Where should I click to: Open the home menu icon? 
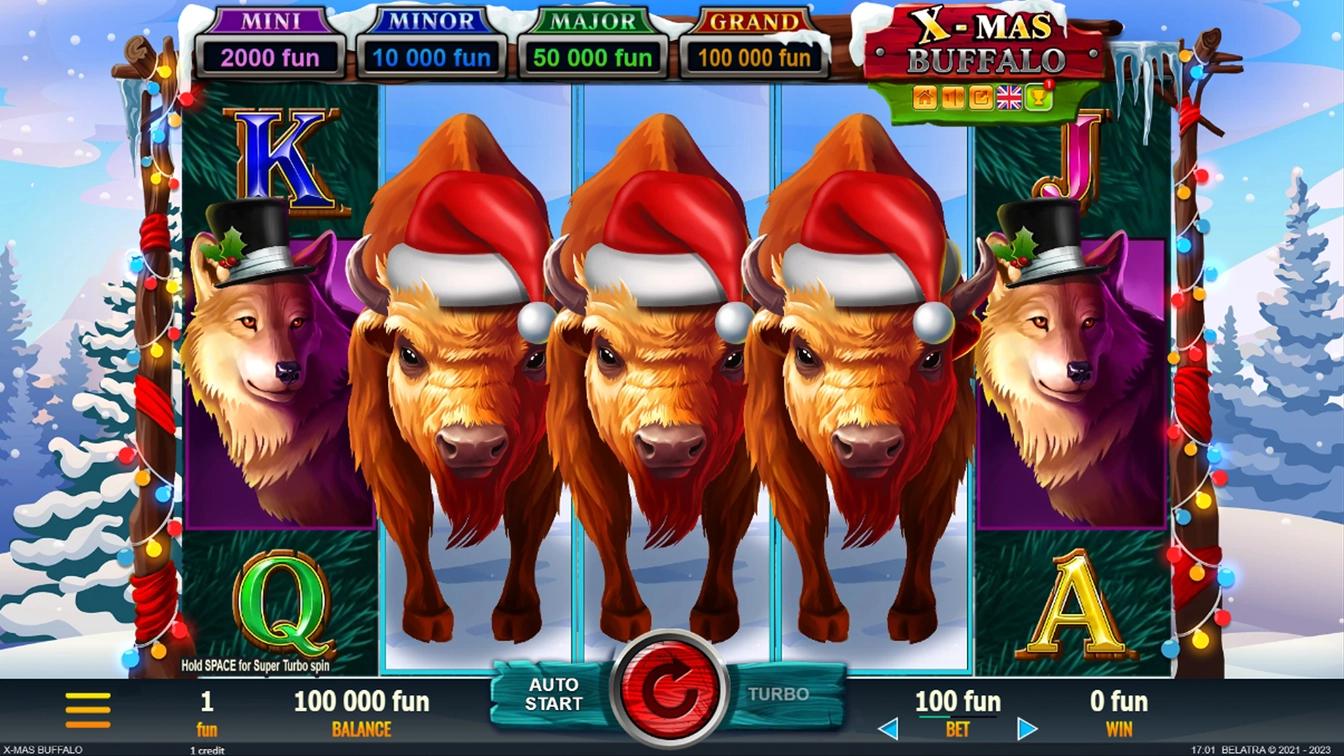tap(924, 97)
